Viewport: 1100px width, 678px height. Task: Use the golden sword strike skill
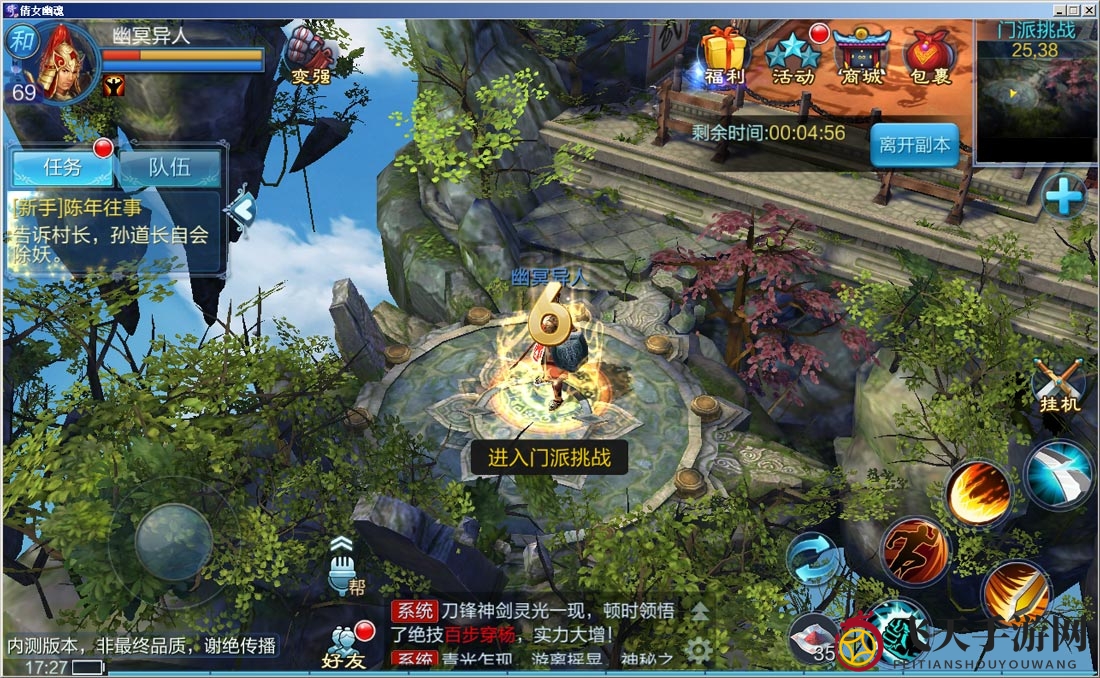[1015, 594]
